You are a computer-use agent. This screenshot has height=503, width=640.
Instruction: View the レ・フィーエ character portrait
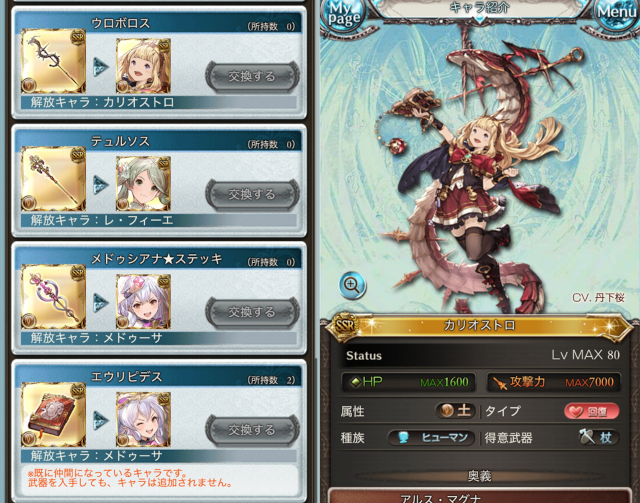coord(143,184)
